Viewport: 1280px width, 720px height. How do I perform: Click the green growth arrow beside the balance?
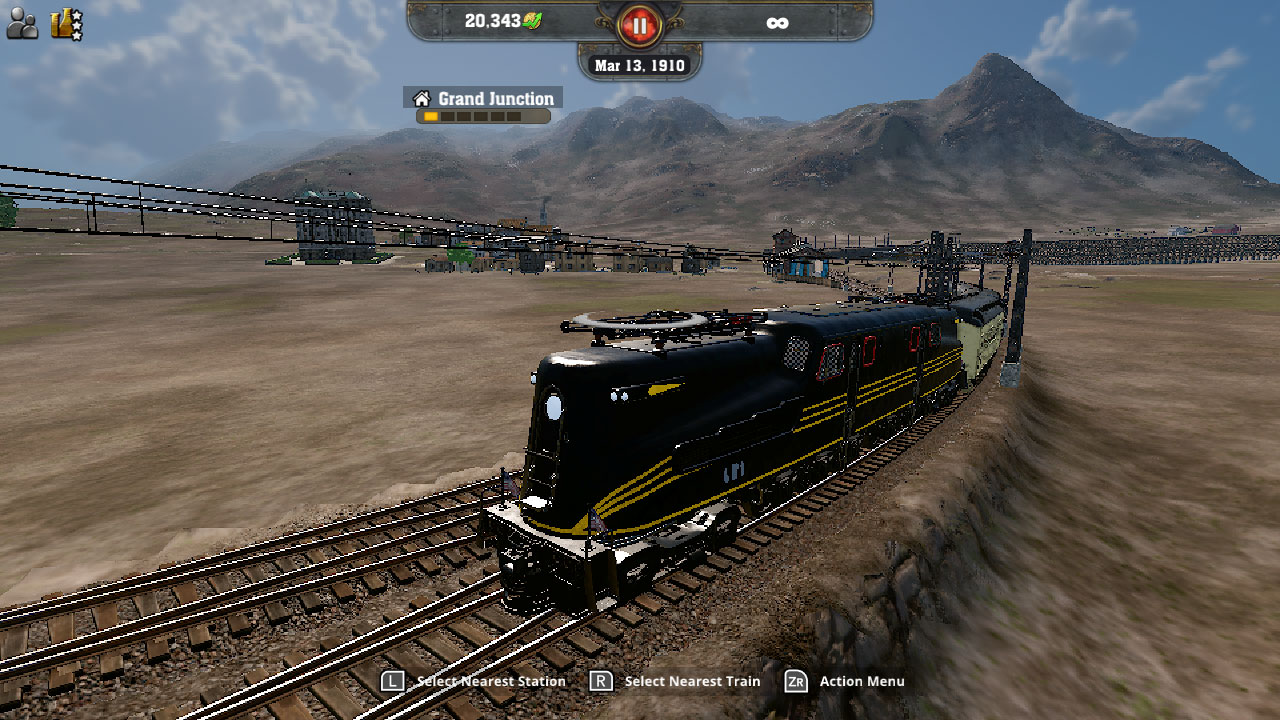(531, 20)
